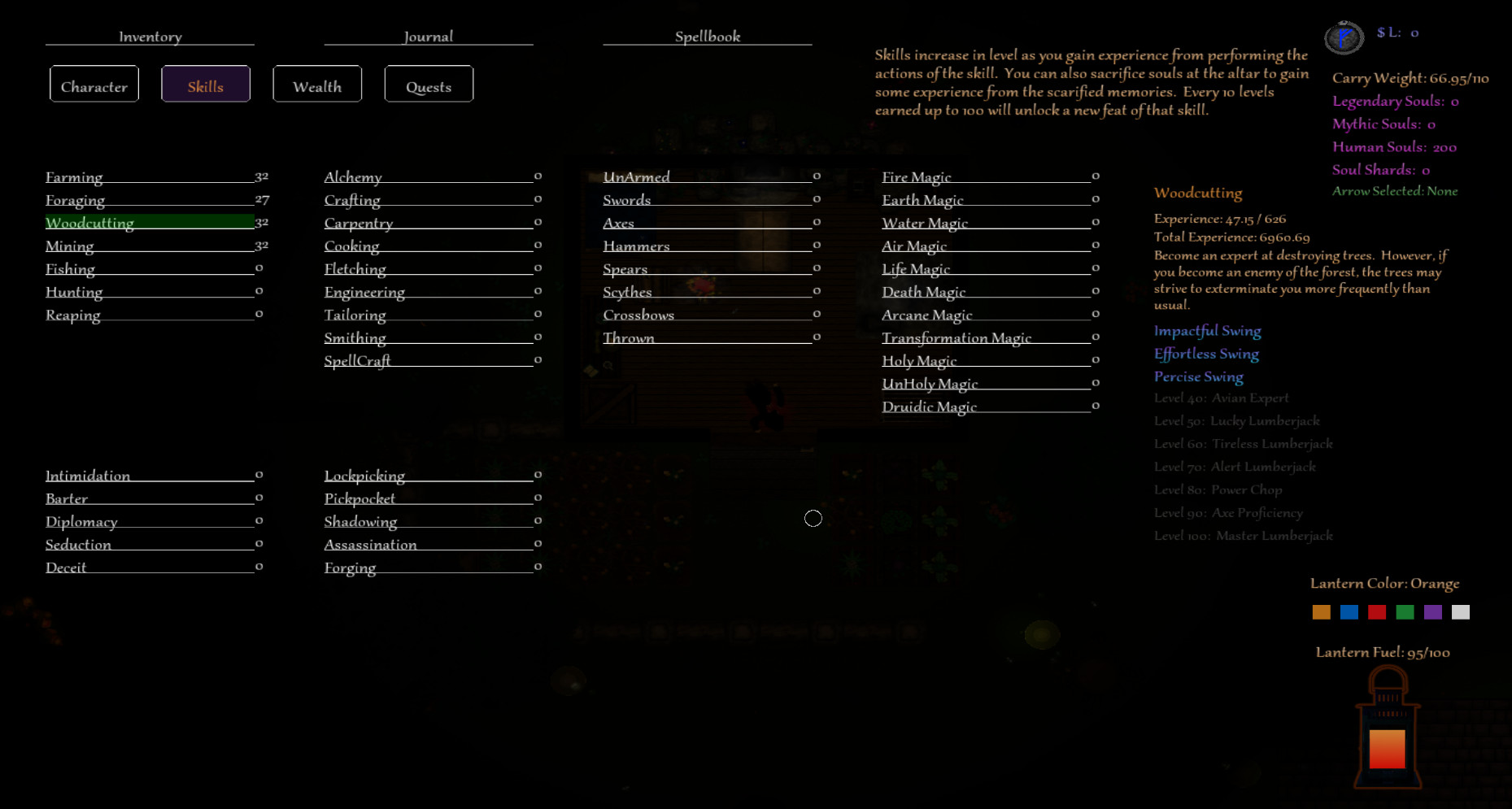
Task: Open the Wealth tab
Action: pyautogui.click(x=317, y=84)
